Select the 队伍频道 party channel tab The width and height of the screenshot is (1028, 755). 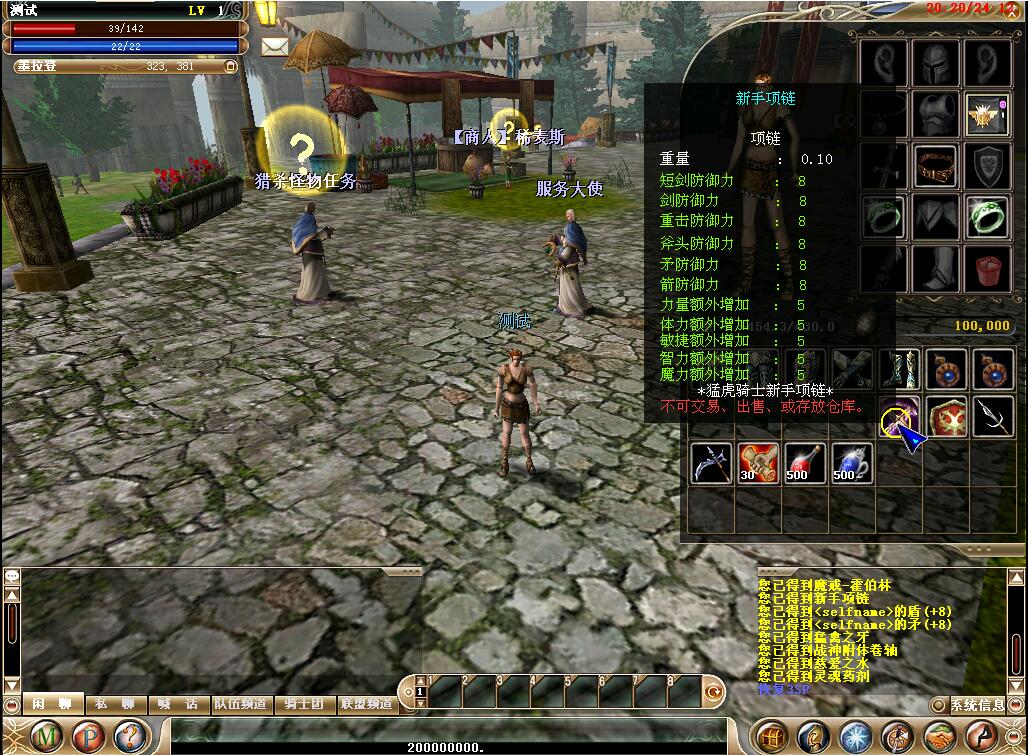click(240, 704)
